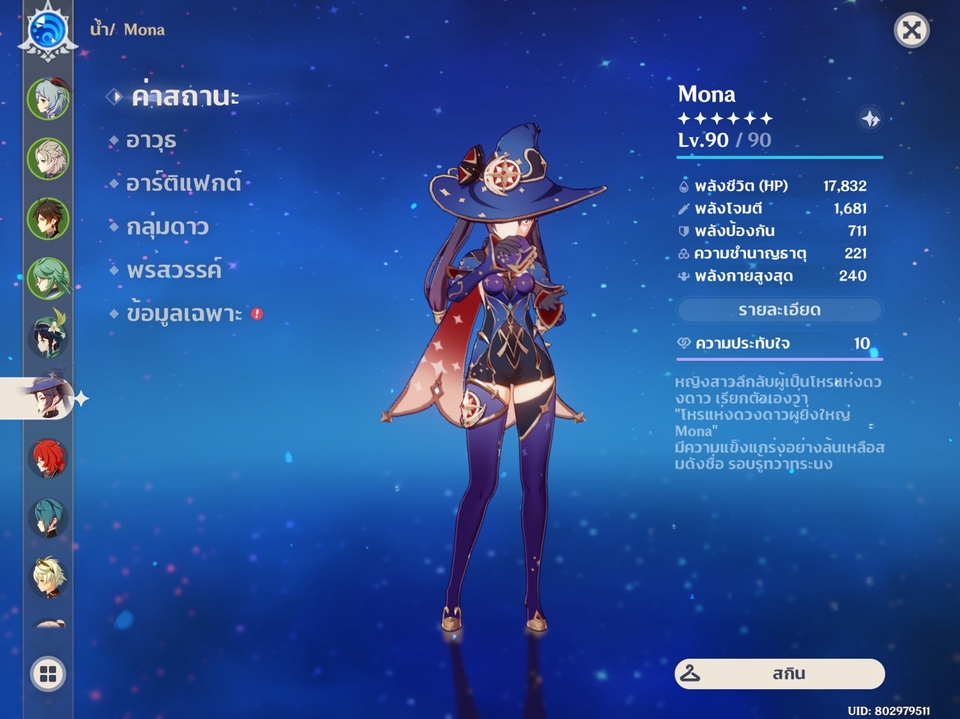Click the ascension star icon beside Mona's stars
This screenshot has height=719, width=960.
pyautogui.click(x=870, y=119)
